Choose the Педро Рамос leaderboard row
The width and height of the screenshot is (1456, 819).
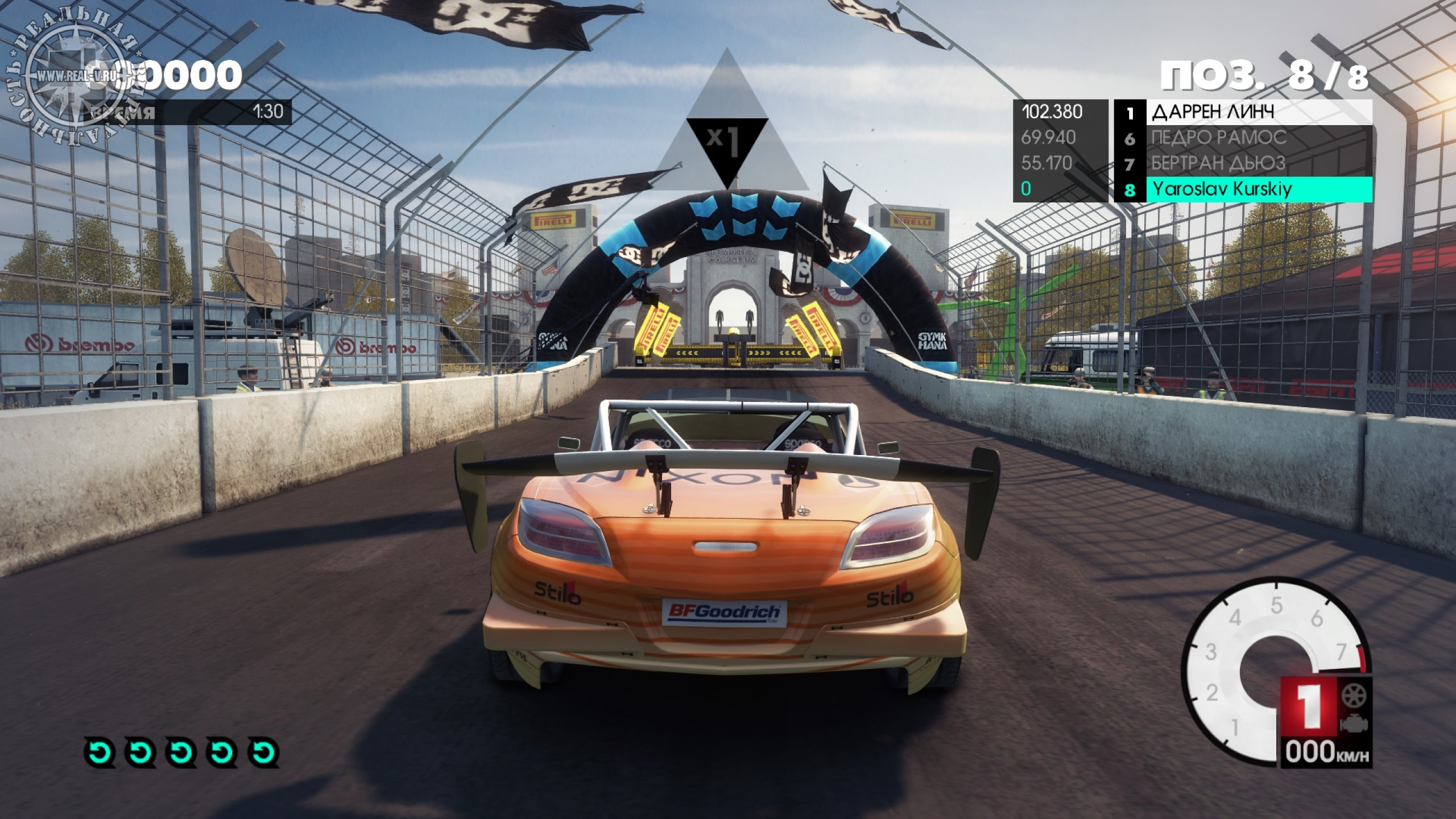point(1242,138)
